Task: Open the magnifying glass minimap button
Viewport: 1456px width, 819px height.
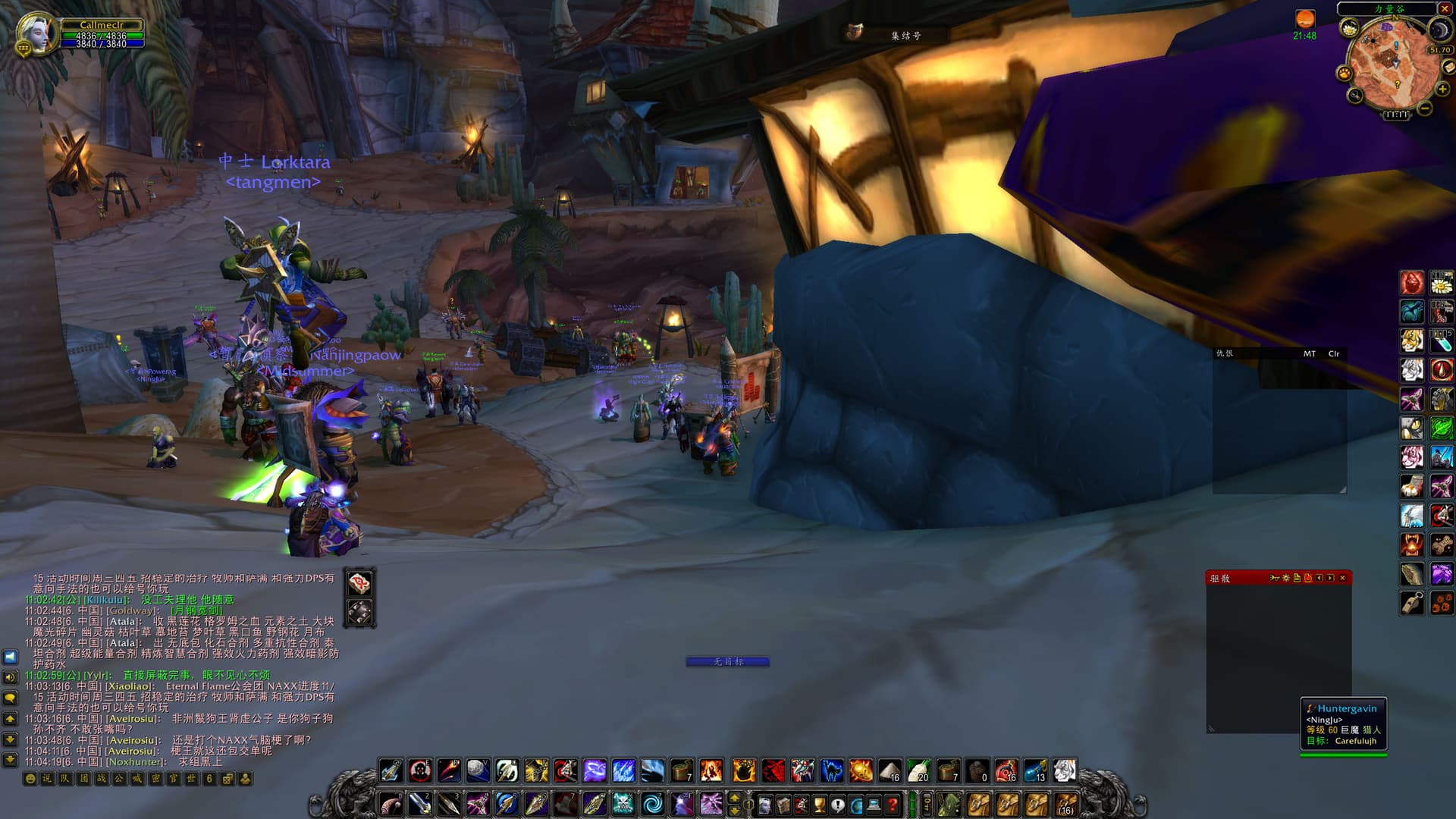Action: [1355, 96]
